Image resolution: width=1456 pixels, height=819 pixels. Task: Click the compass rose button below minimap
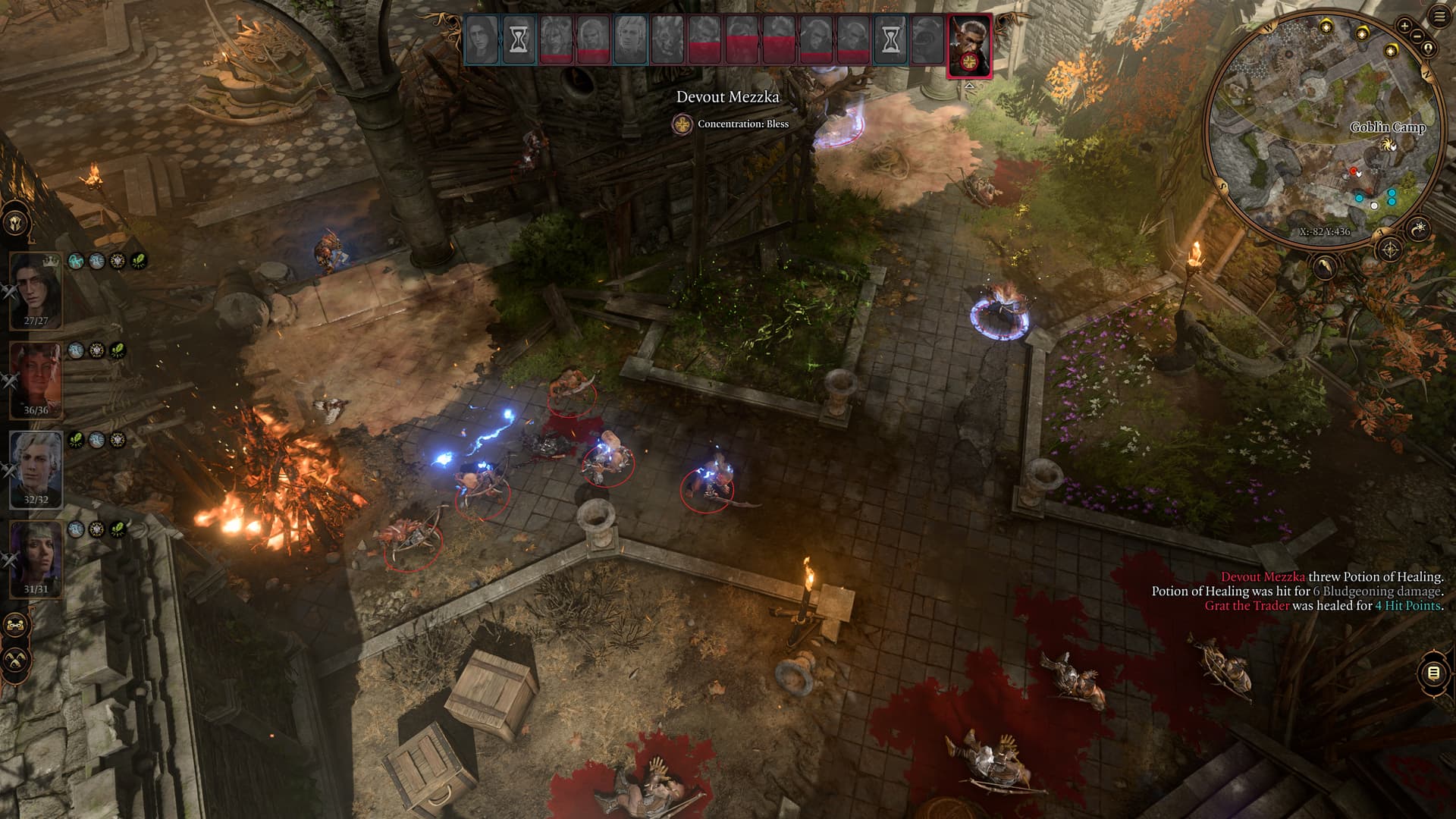(1389, 249)
